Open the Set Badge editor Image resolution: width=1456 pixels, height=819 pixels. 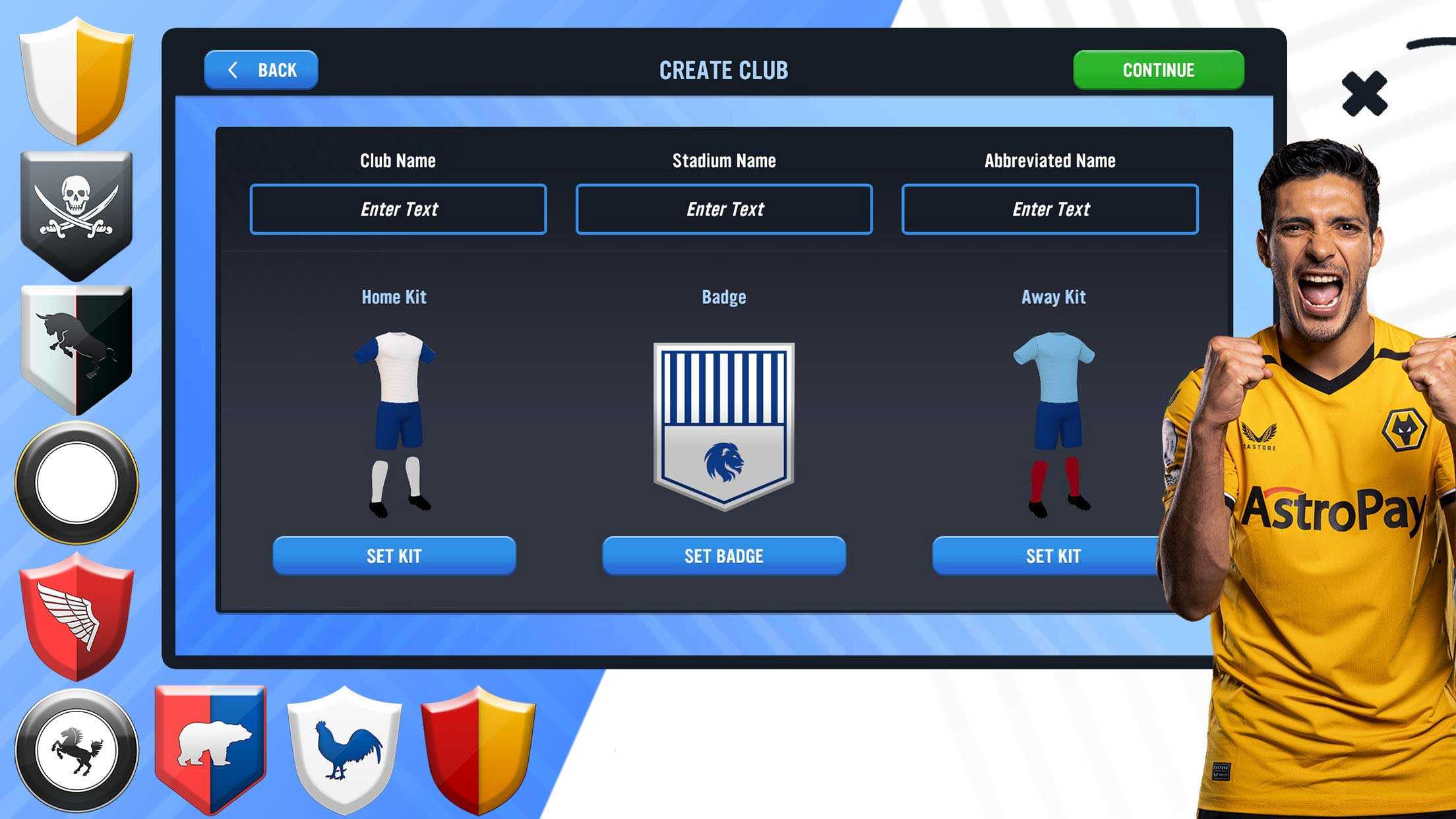click(x=723, y=555)
